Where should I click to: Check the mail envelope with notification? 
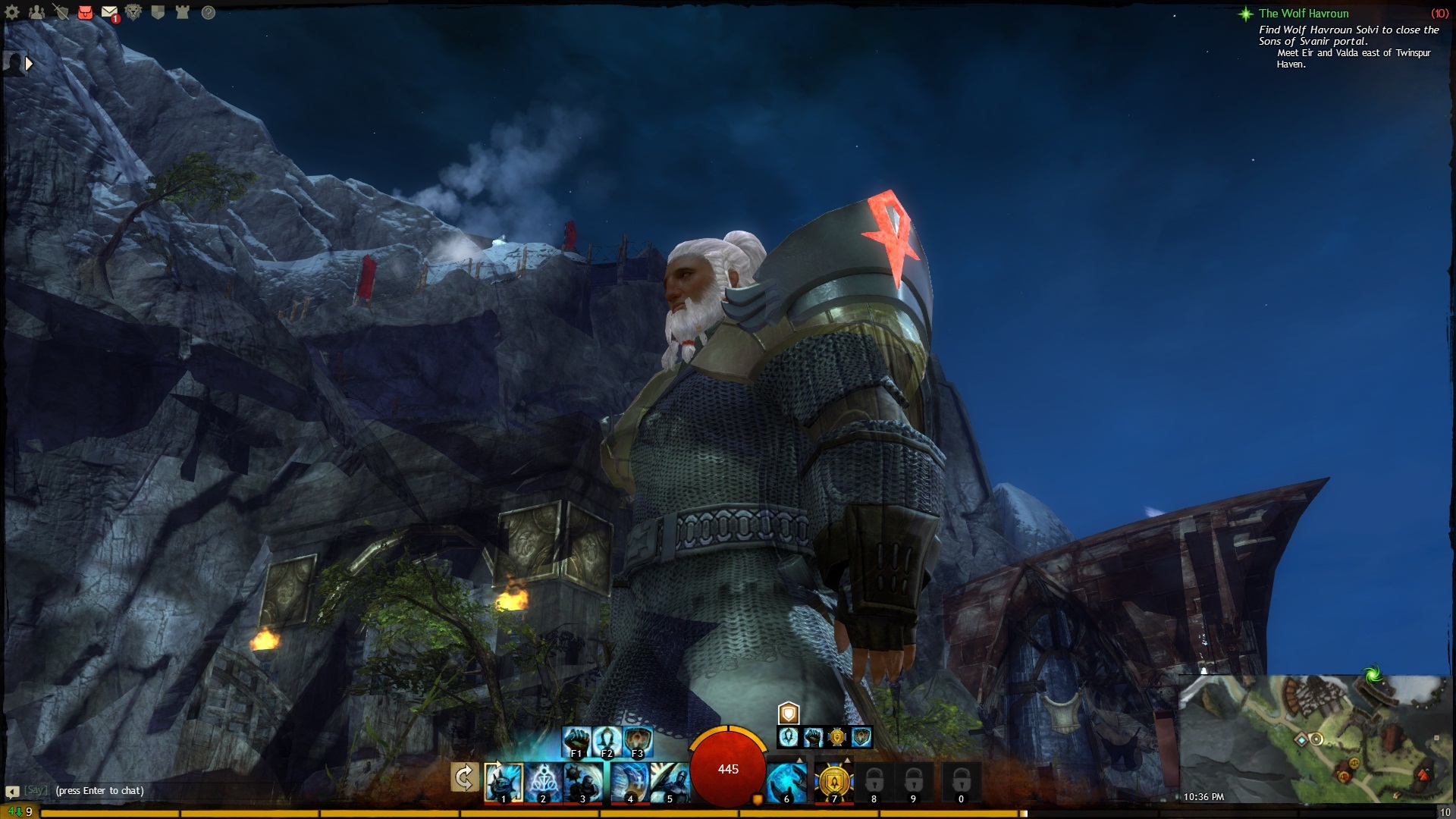click(x=110, y=13)
